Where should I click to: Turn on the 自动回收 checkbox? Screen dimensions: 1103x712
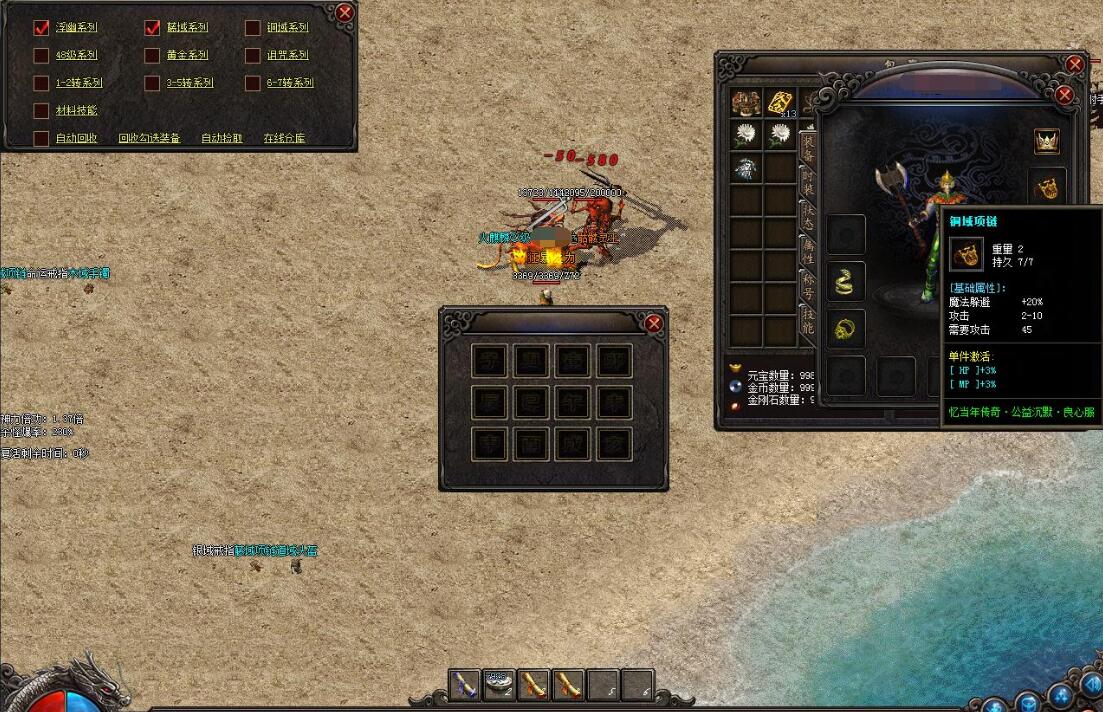41,138
